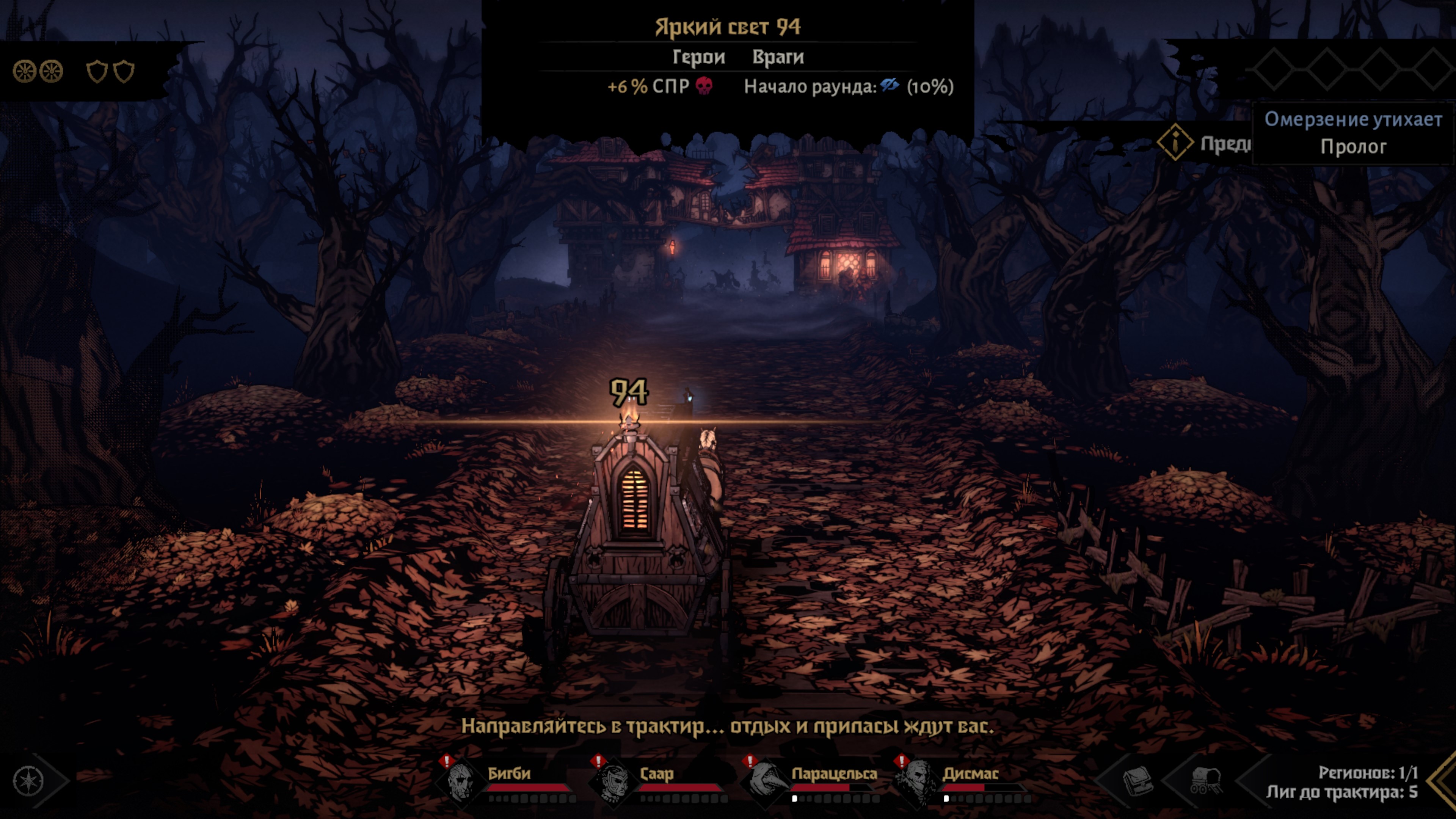Open the stagecoach wagon panel

pyautogui.click(x=1206, y=781)
